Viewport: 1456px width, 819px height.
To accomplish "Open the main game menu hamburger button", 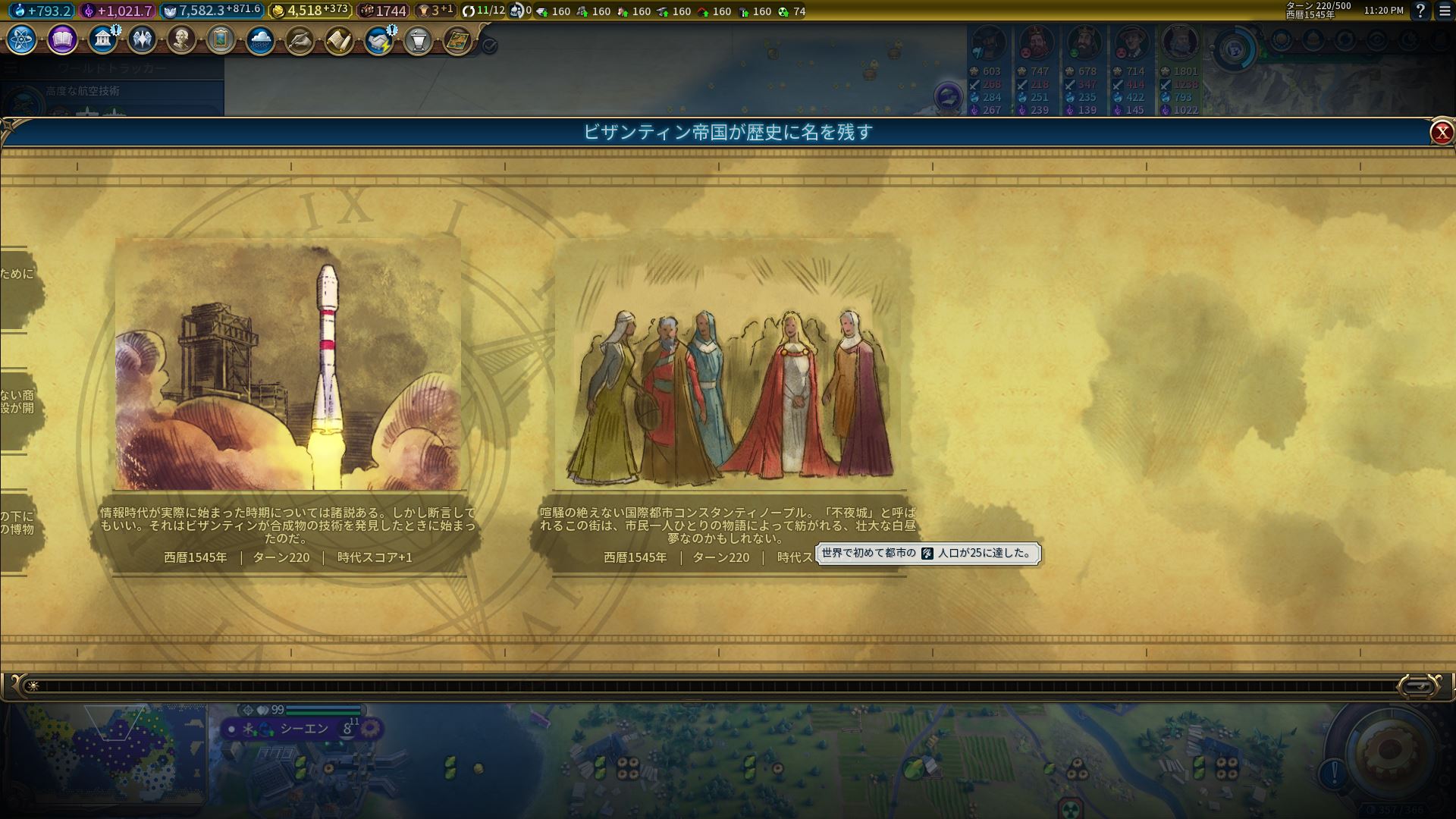I will coord(1445,11).
